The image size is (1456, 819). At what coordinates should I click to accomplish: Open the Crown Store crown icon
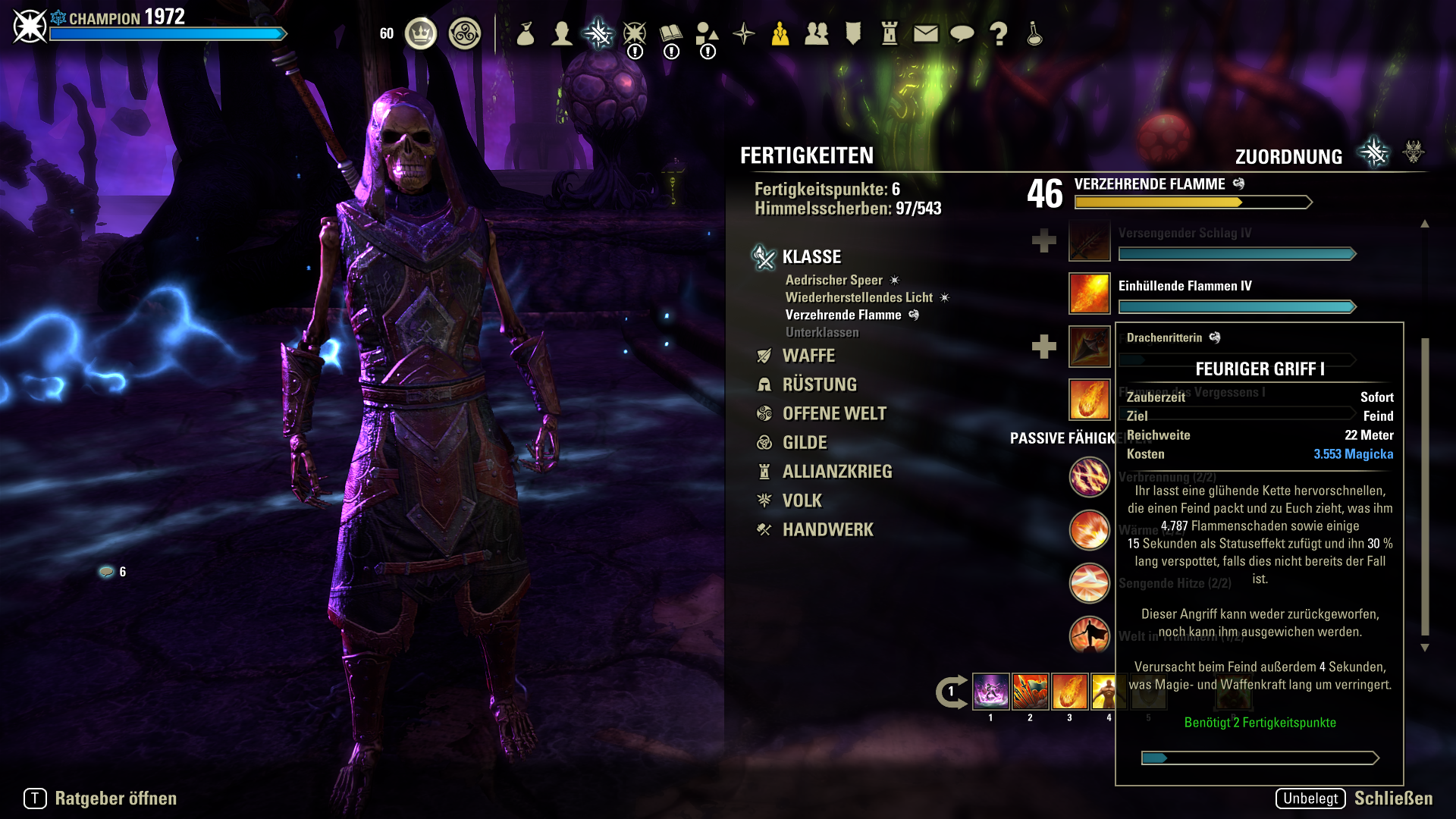pos(421,33)
